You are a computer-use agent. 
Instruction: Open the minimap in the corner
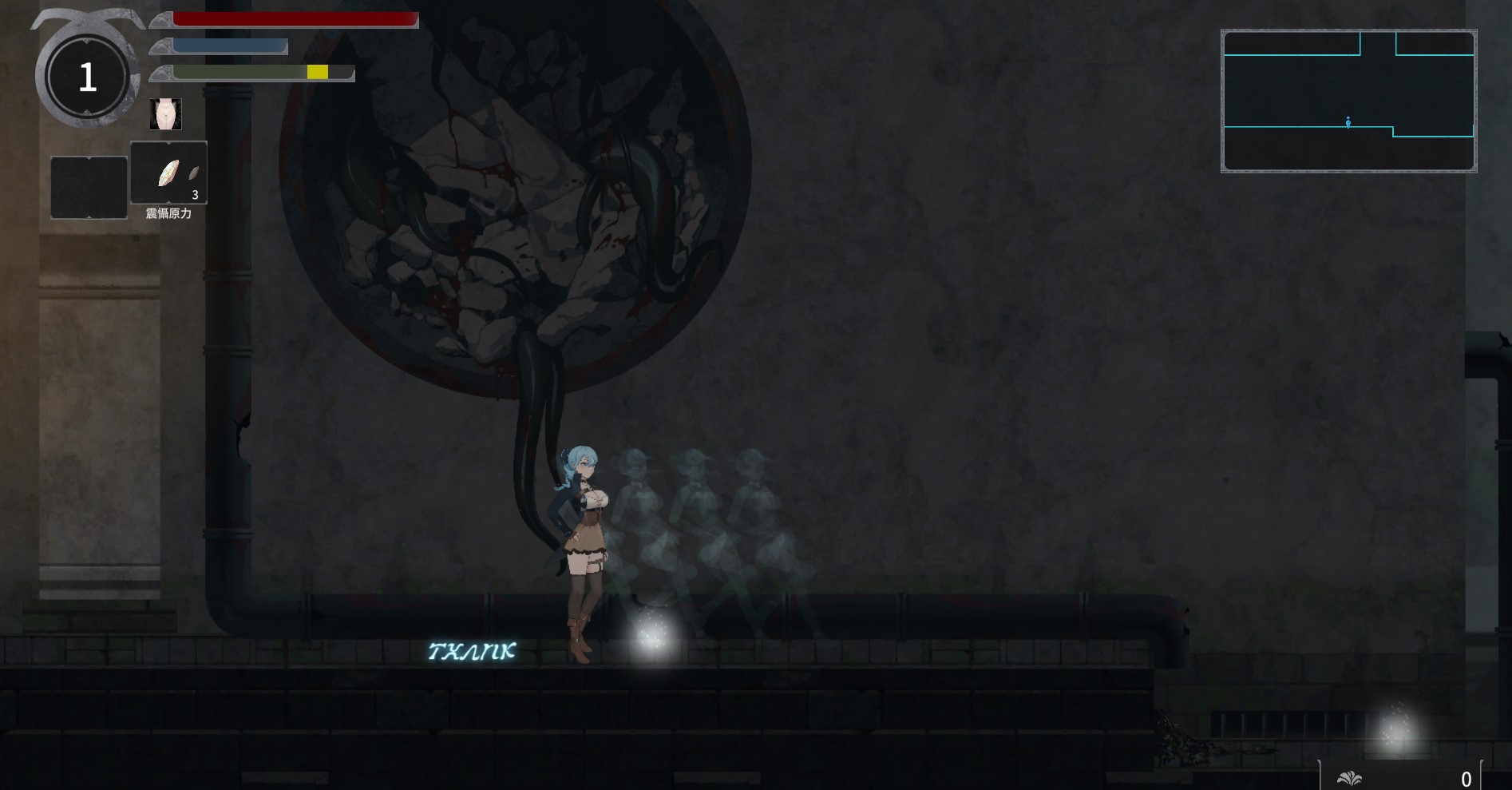pyautogui.click(x=1348, y=101)
